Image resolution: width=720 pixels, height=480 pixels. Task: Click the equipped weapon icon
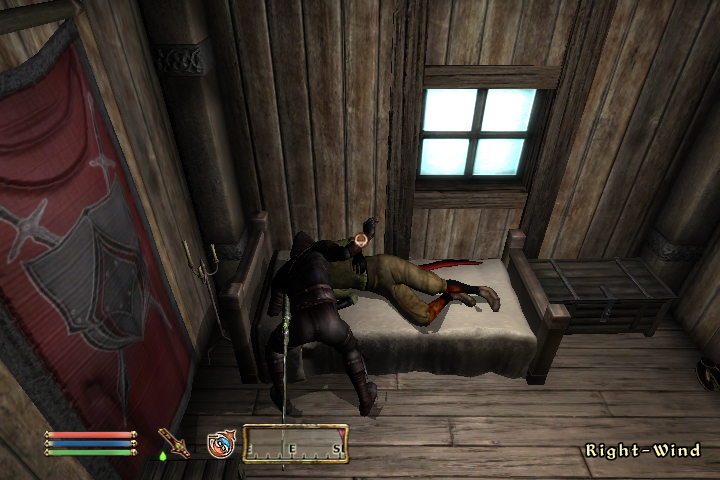(174, 442)
